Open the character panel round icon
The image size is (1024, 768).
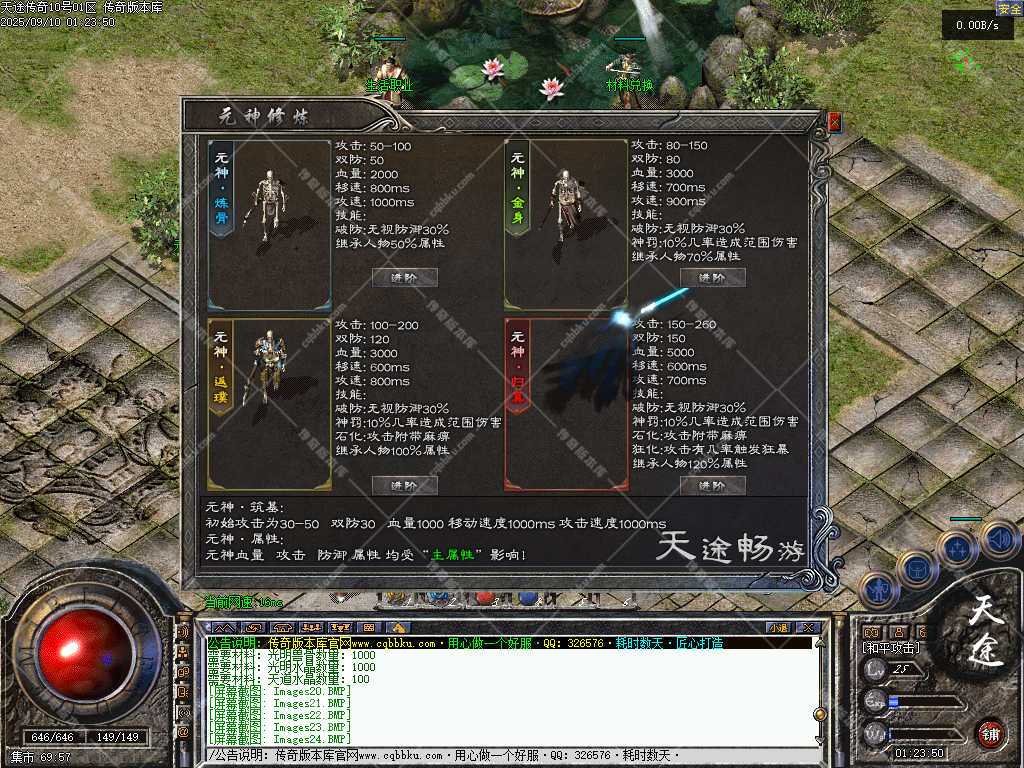[x=877, y=591]
